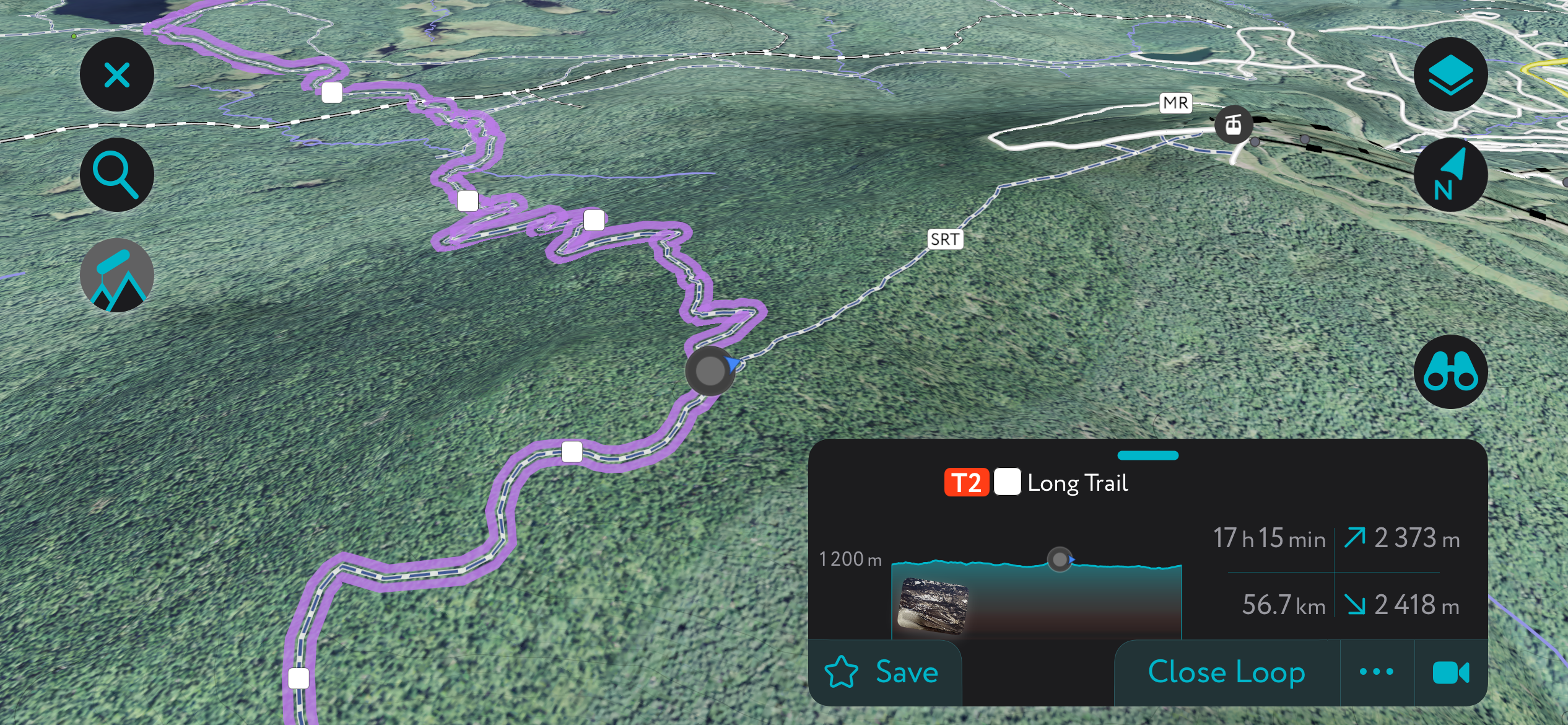Select the MR trail label
Image resolution: width=1568 pixels, height=725 pixels.
[1175, 103]
